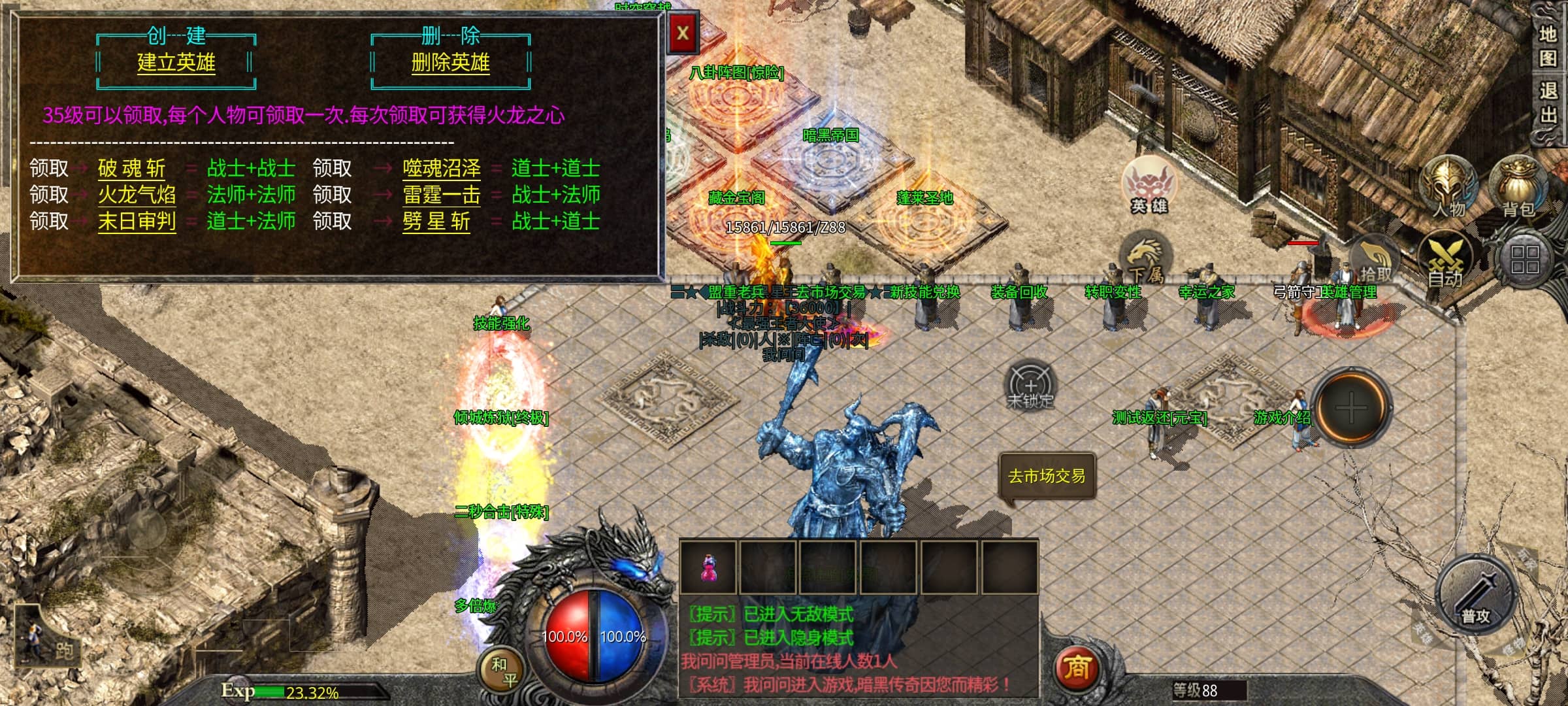This screenshot has width=1568, height=706.
Task: Claim the 噬魂沼泽 combo skill
Action: pyautogui.click(x=441, y=169)
